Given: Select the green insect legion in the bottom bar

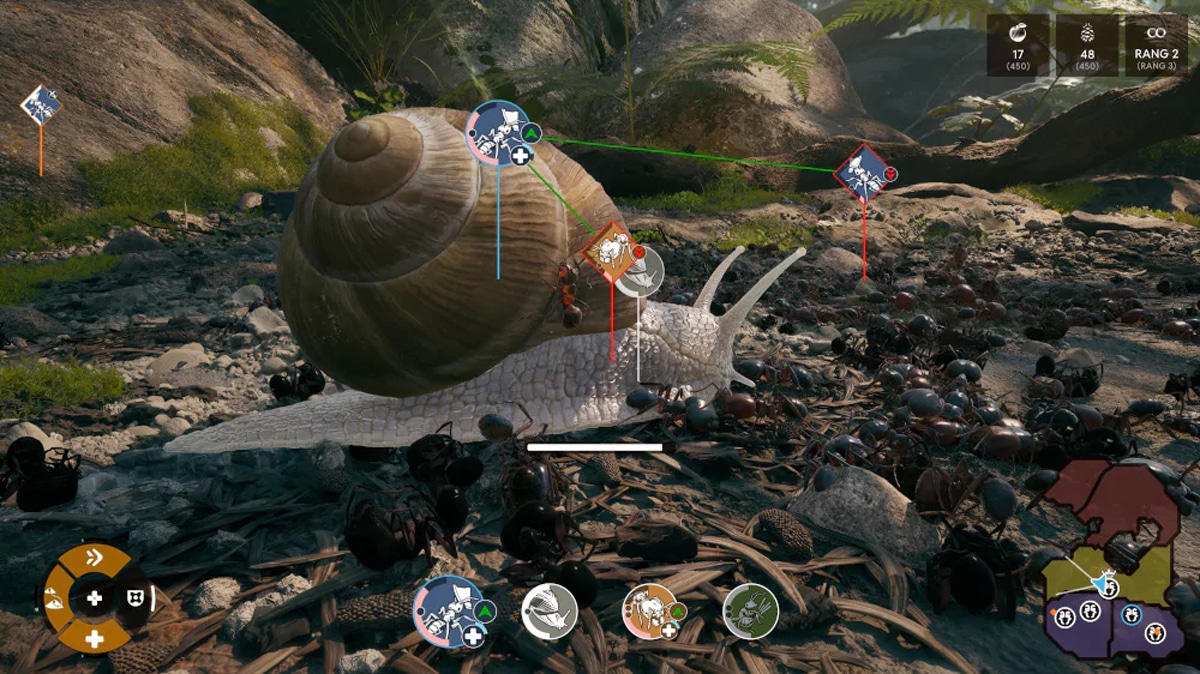Looking at the screenshot, I should tap(751, 611).
